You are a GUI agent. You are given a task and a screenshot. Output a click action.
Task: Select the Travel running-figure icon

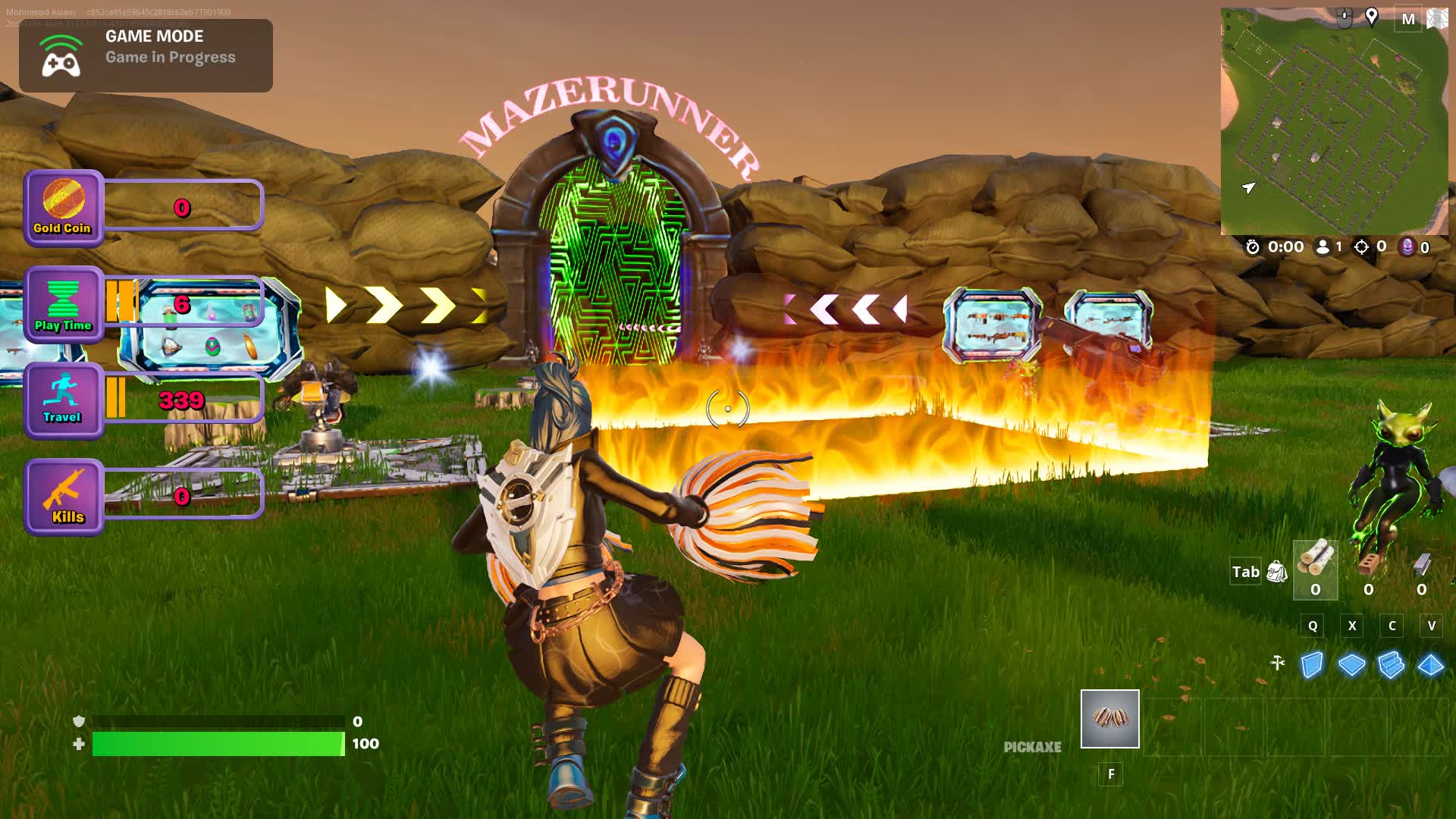click(x=63, y=400)
